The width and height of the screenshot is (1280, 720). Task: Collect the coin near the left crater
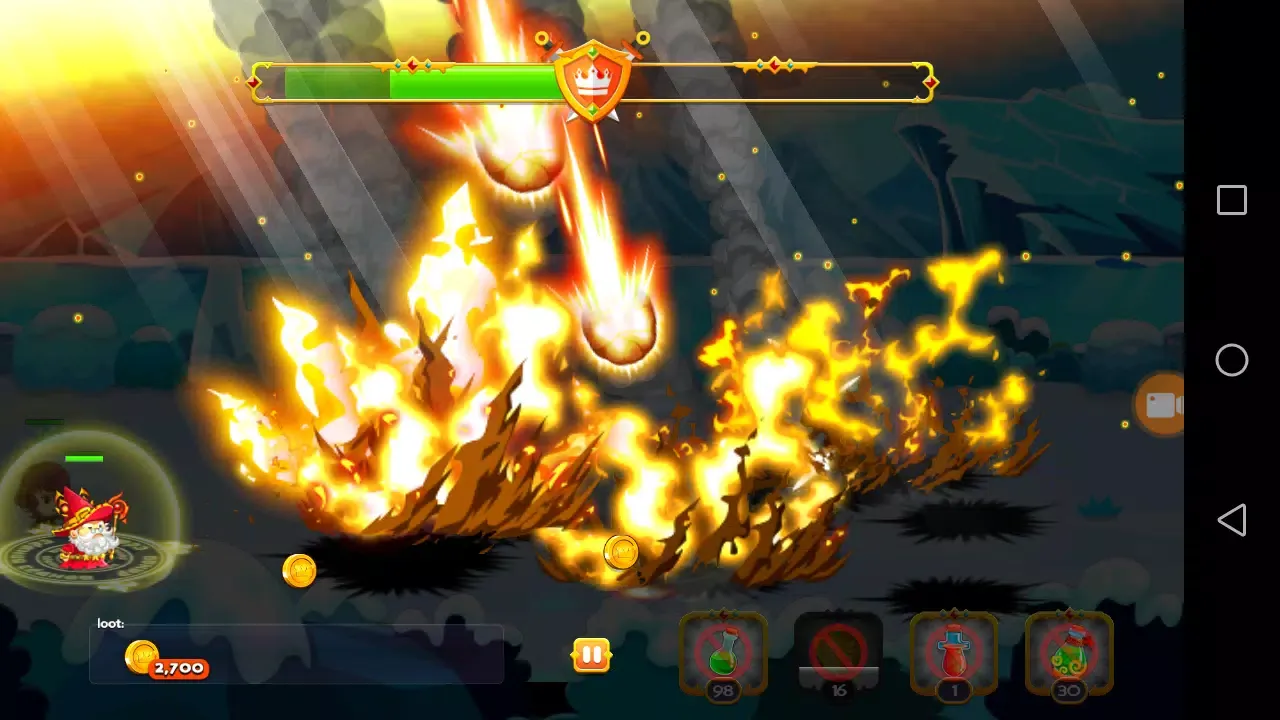tap(300, 570)
